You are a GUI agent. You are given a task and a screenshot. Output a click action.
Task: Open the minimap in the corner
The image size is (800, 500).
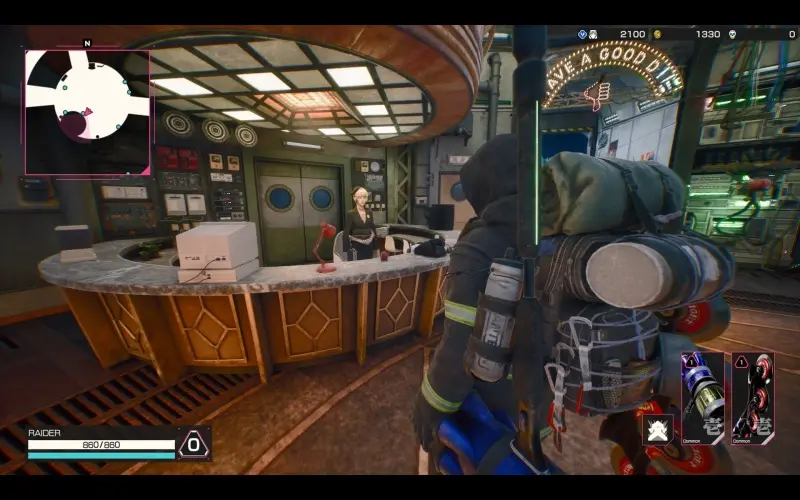tap(87, 112)
